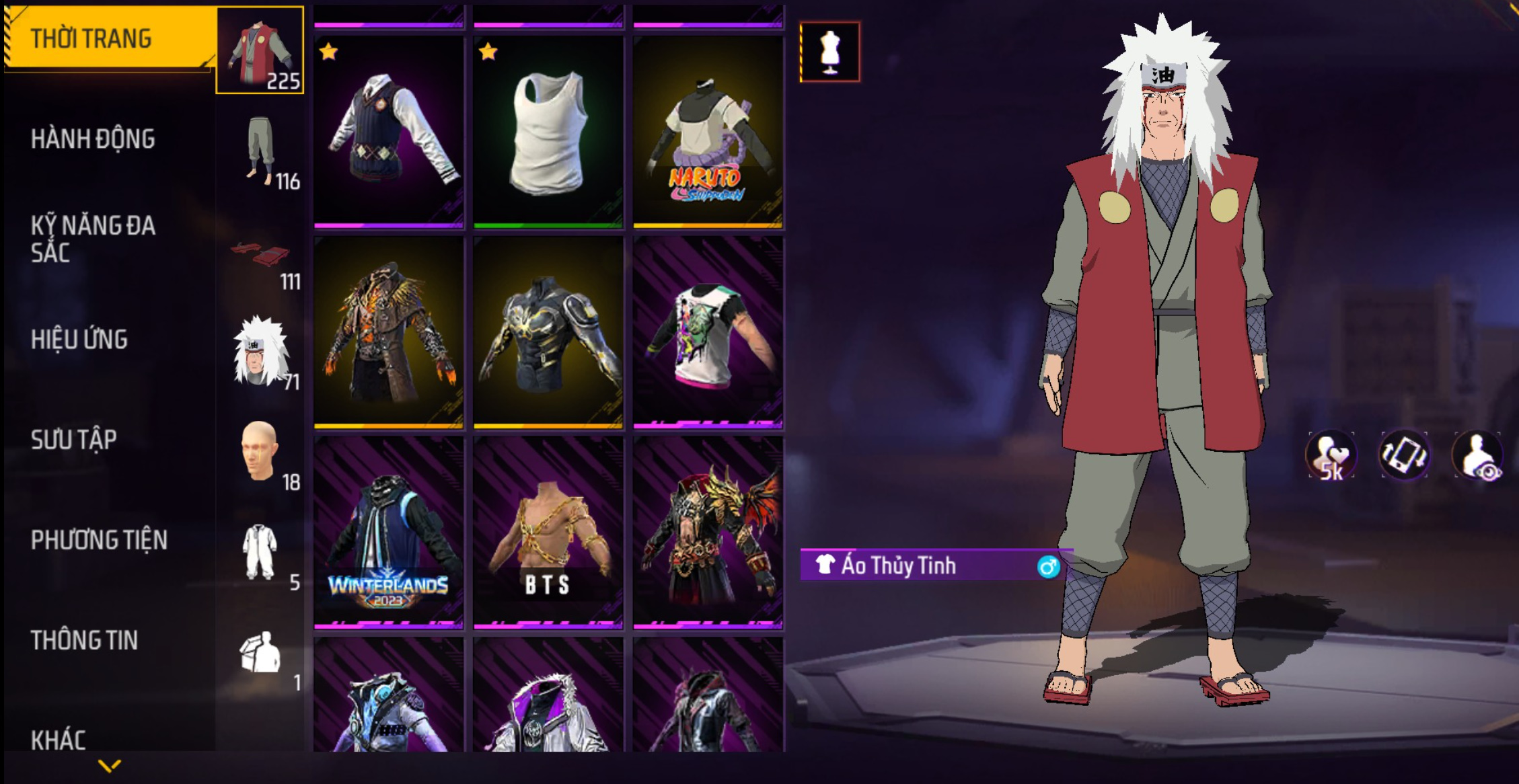Select the Naruto Shippuden outfit top
The width and height of the screenshot is (1519, 784).
pos(708,132)
